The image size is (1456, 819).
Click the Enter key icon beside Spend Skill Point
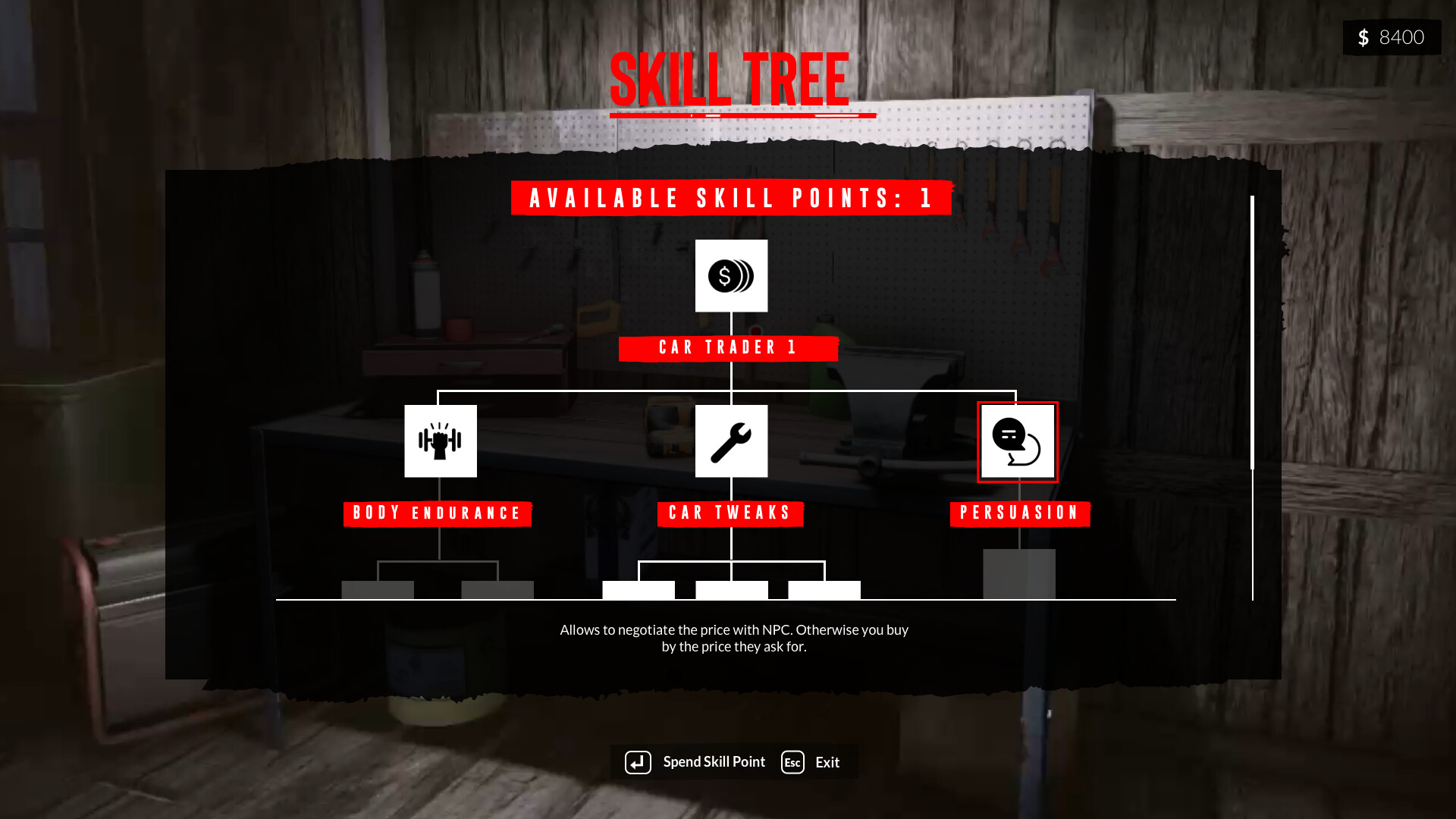click(638, 762)
